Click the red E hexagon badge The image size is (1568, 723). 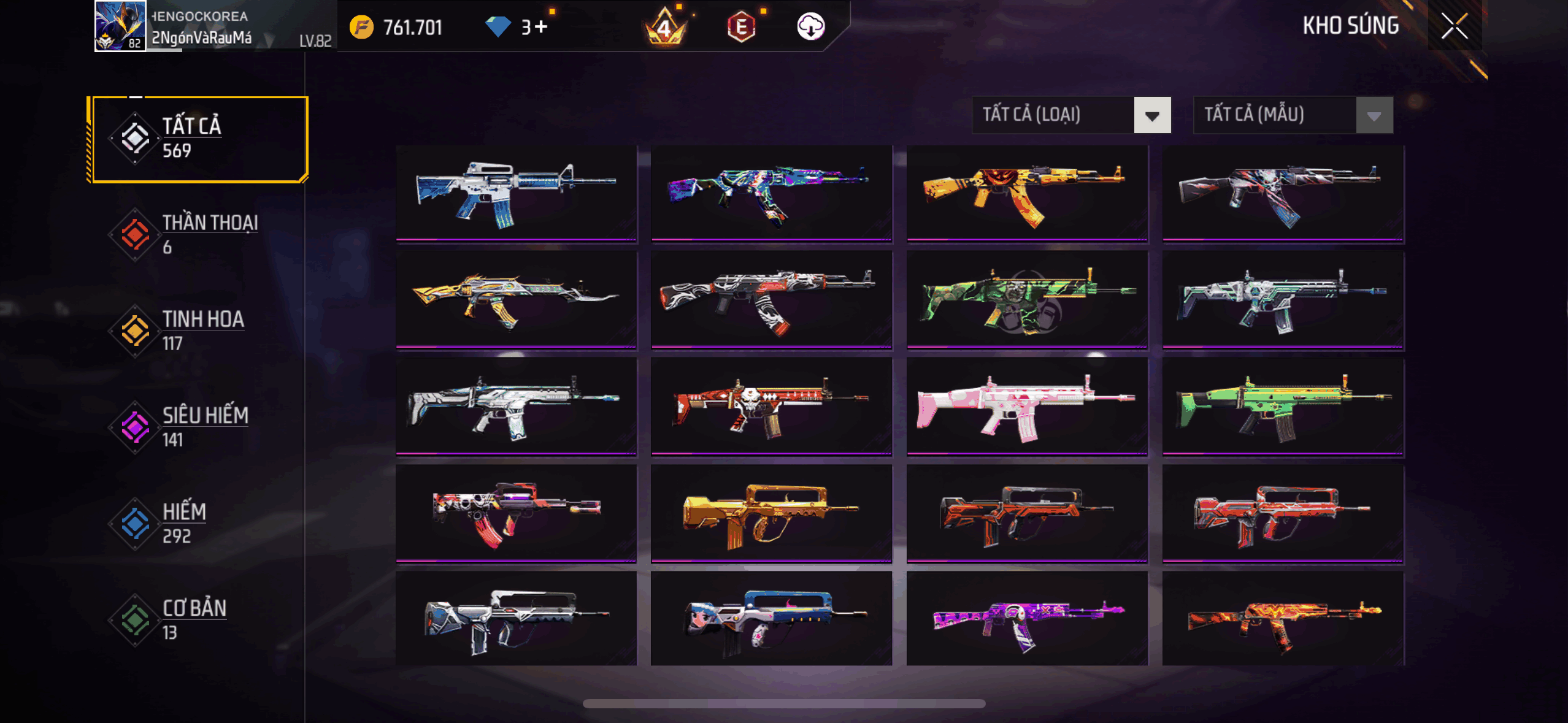(741, 27)
